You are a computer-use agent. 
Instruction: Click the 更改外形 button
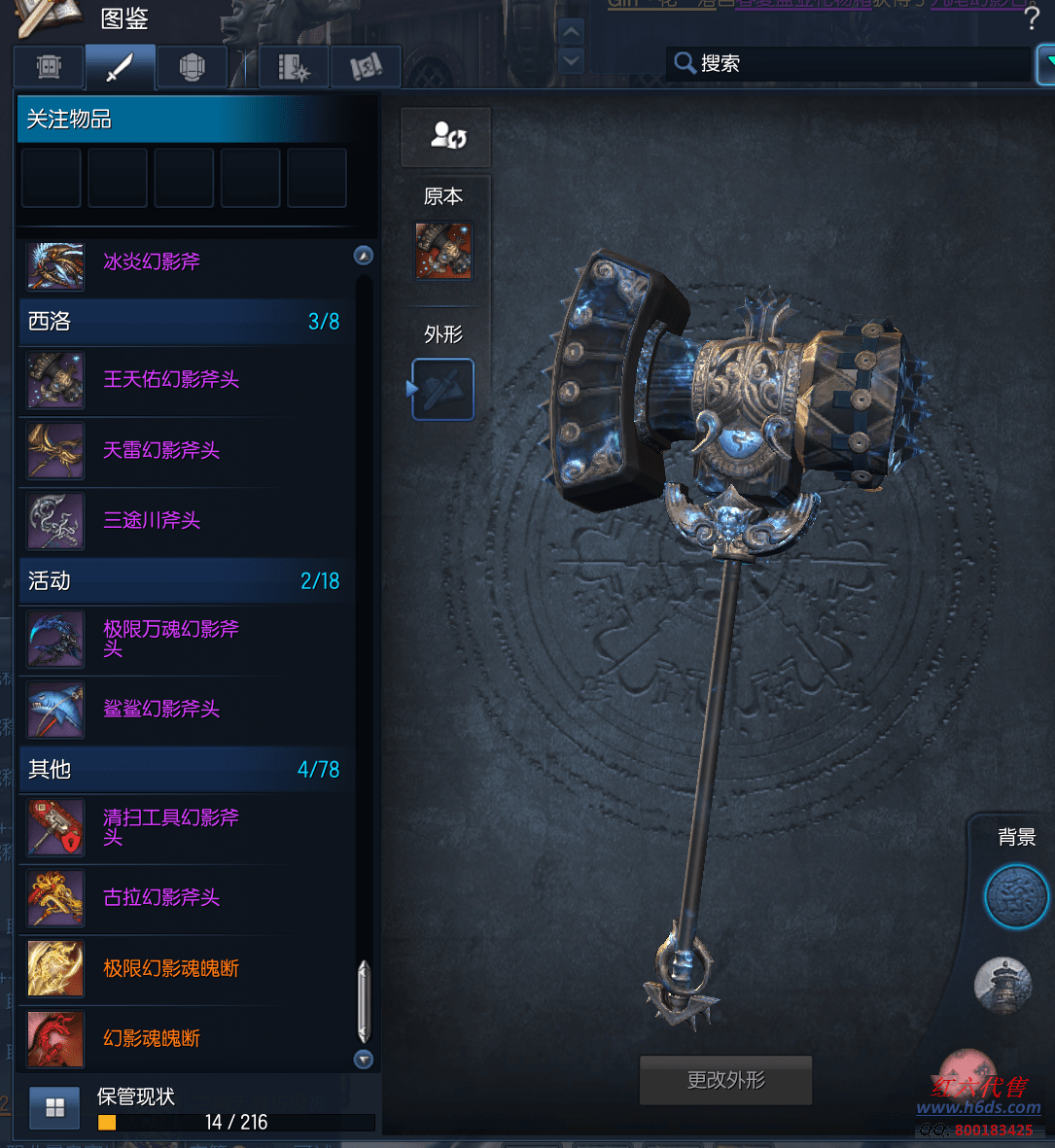pyautogui.click(x=725, y=1080)
